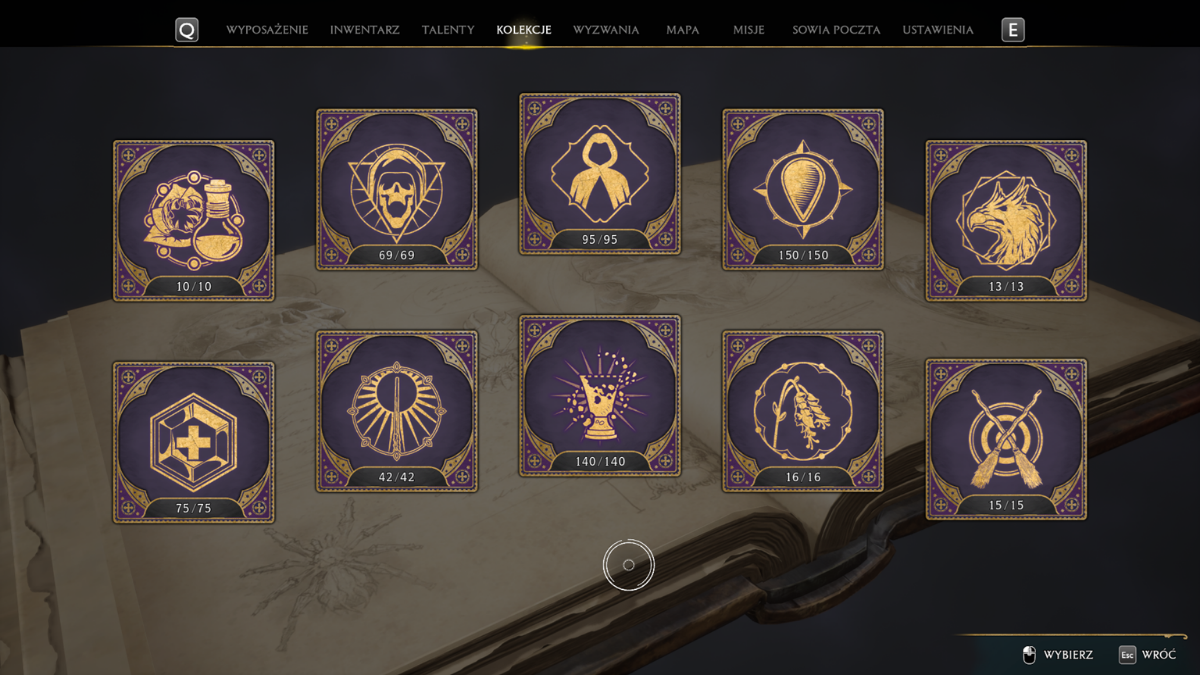
Task: Open the hexagon cross collection card
Action: [x=194, y=441]
